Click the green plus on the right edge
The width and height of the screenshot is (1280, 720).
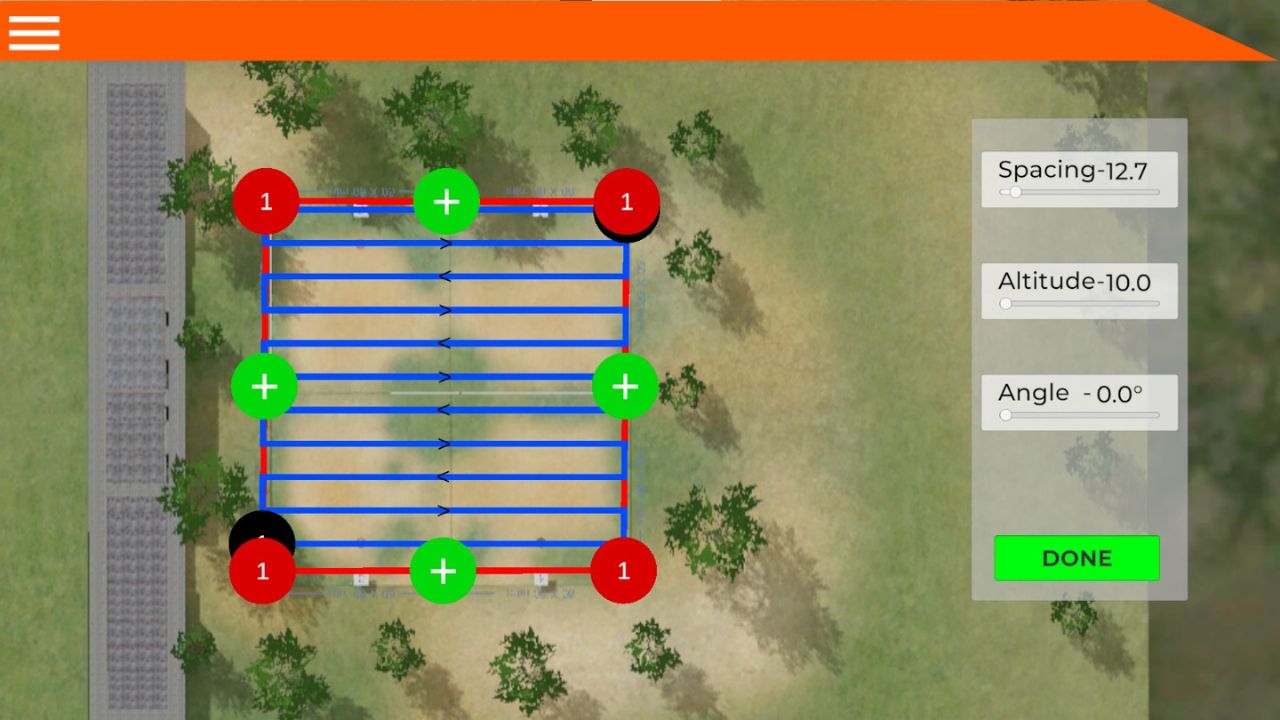[625, 386]
